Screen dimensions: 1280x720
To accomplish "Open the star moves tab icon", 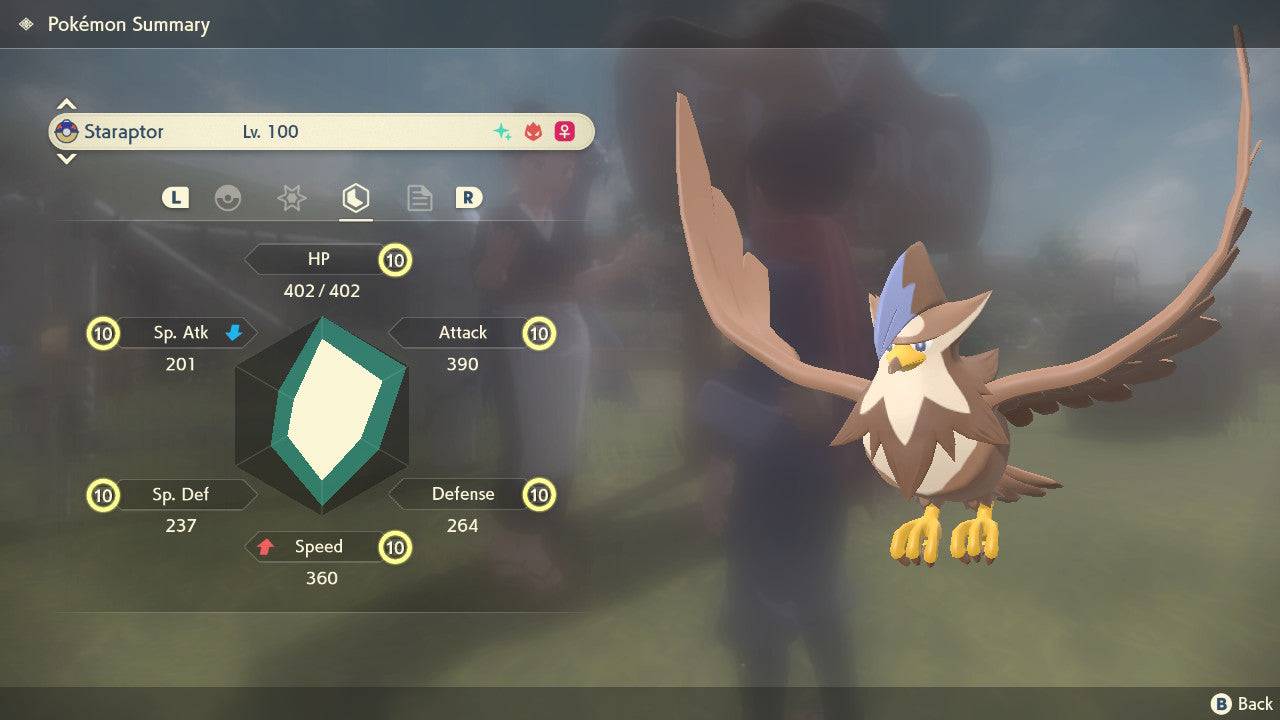I will tap(291, 198).
